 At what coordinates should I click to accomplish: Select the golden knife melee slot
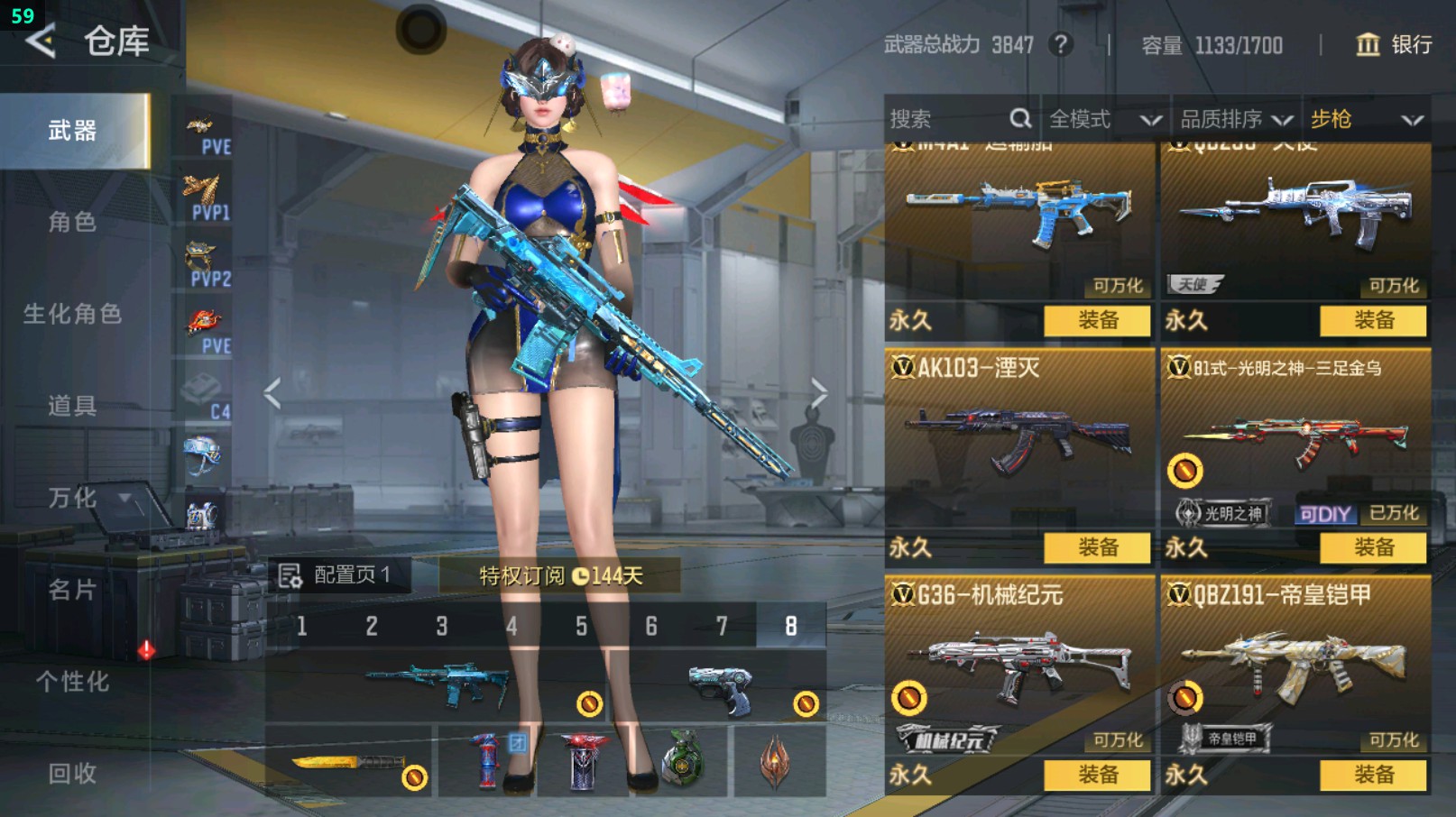350,763
